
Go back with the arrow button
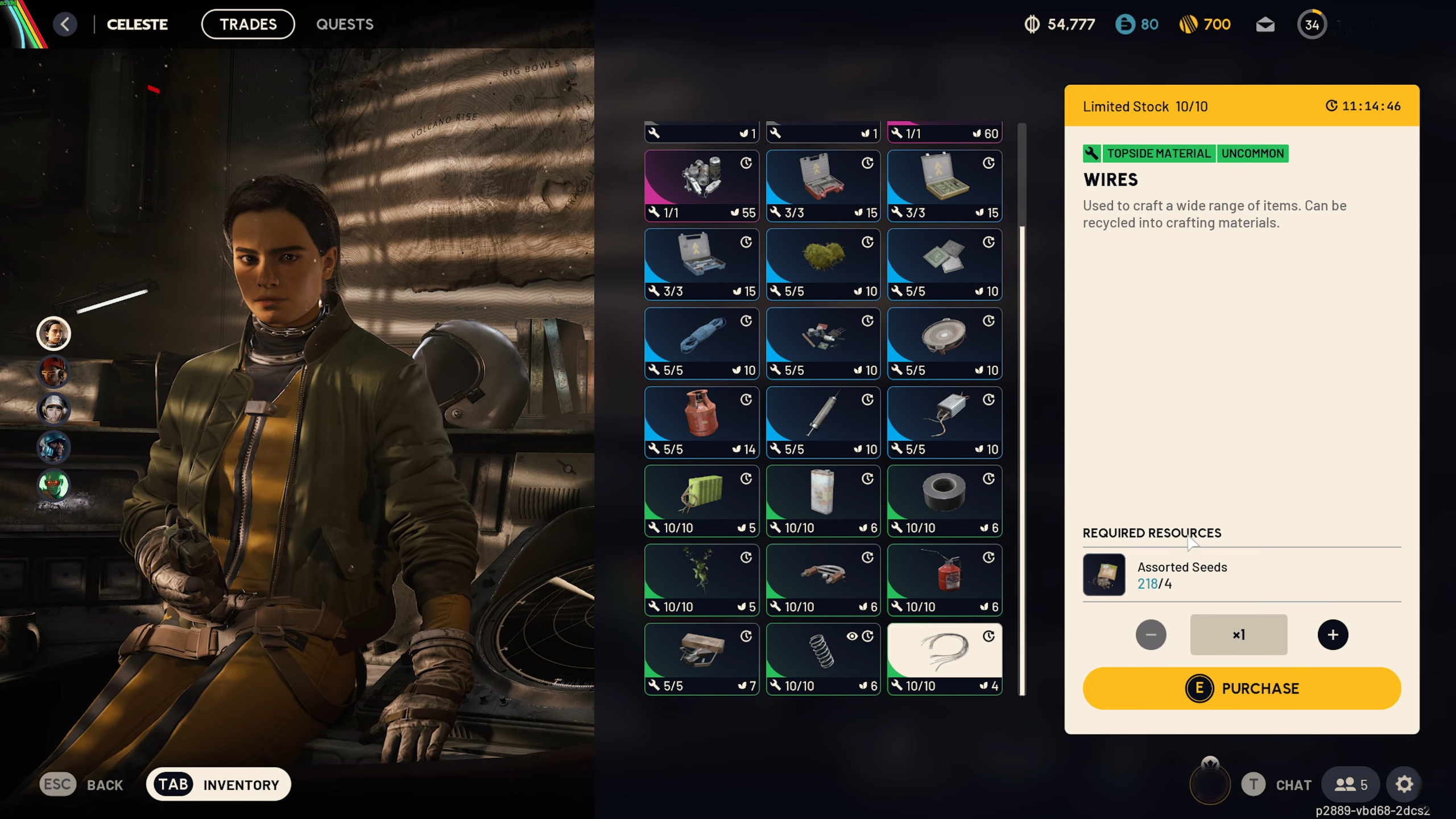pyautogui.click(x=65, y=24)
